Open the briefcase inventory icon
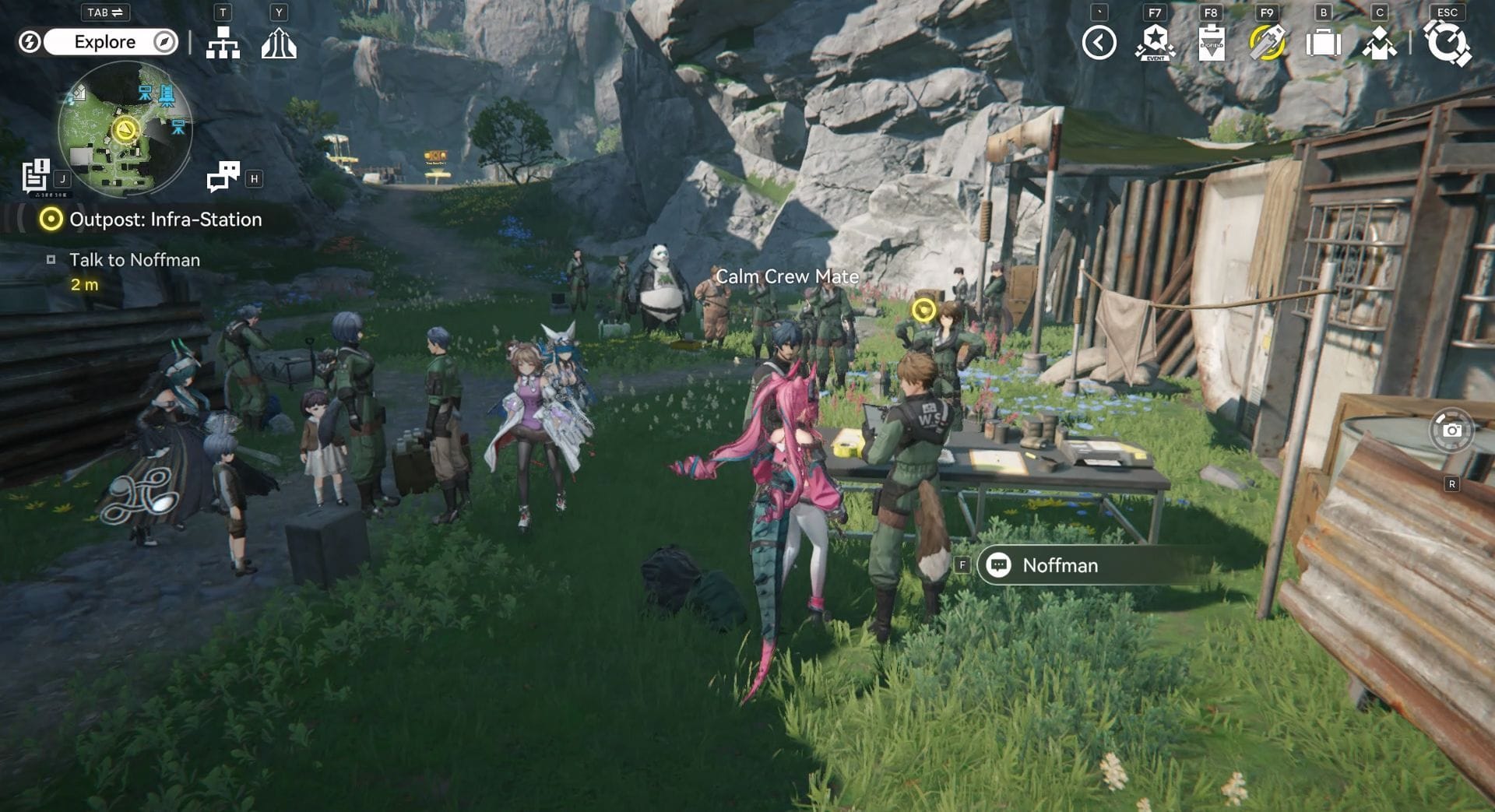Image resolution: width=1495 pixels, height=812 pixels. (1323, 43)
